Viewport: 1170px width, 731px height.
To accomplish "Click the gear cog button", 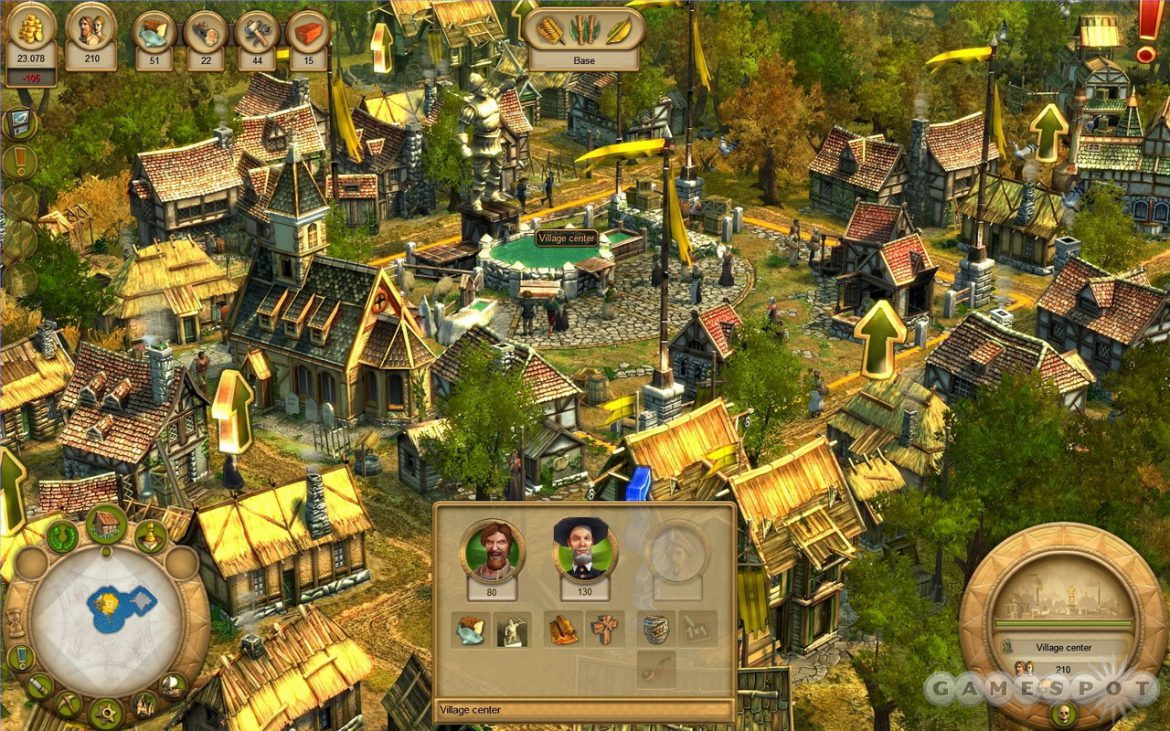I will click(105, 712).
